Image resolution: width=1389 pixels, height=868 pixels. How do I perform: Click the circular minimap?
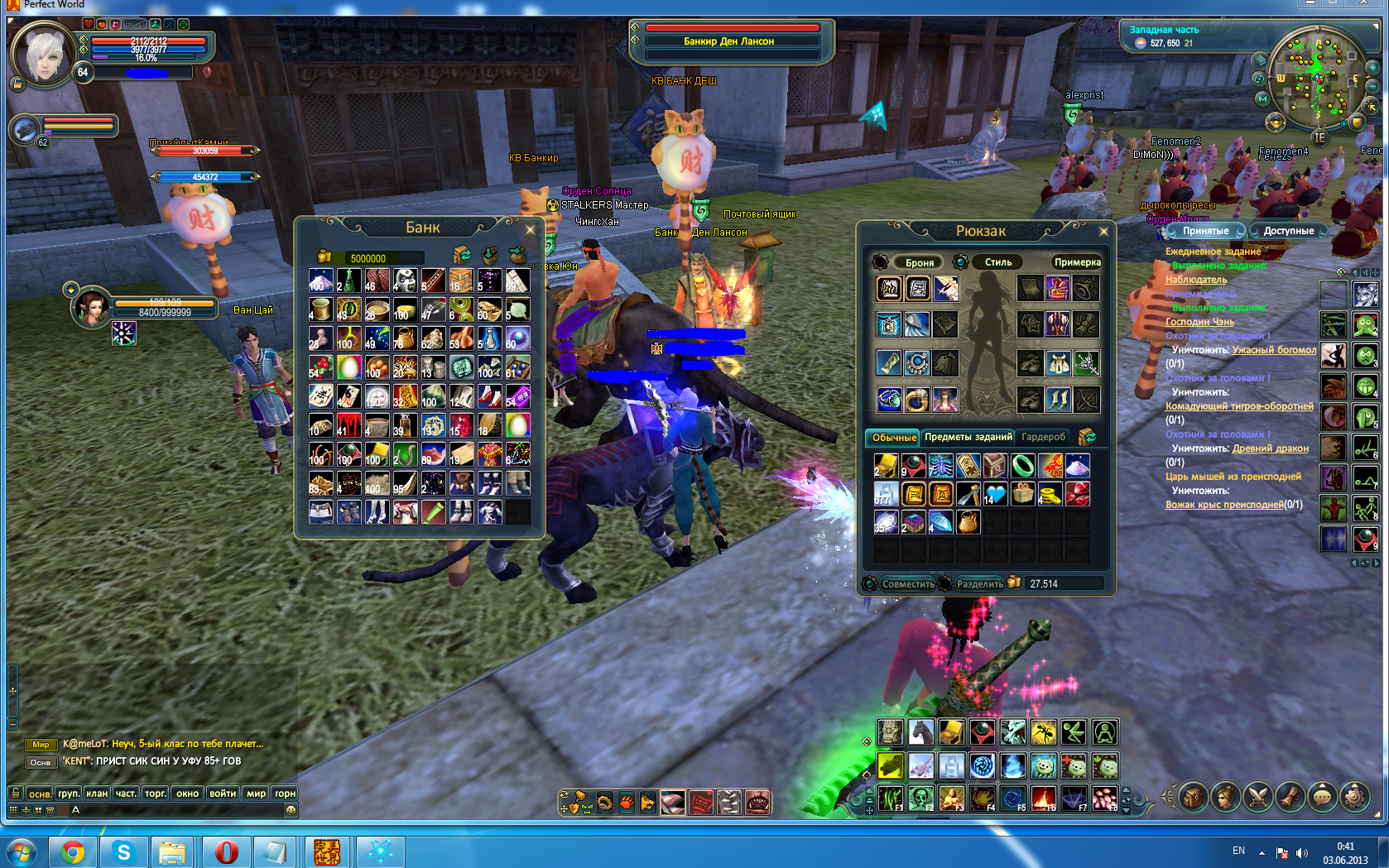click(x=1318, y=79)
